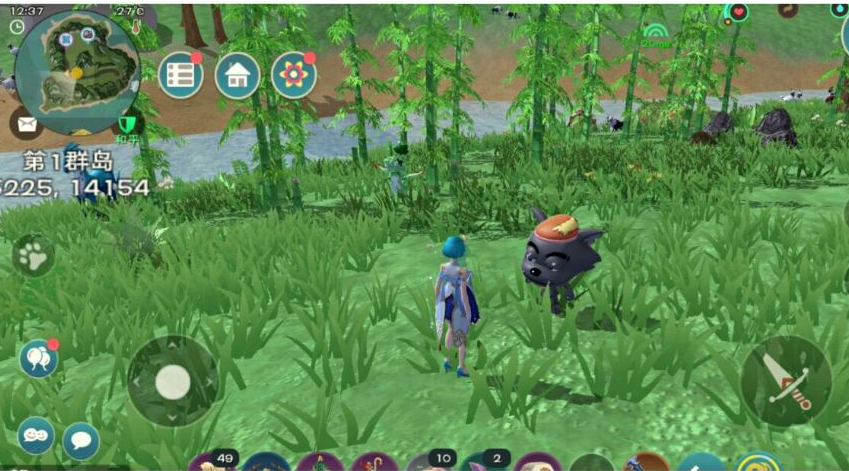The width and height of the screenshot is (849, 471).
Task: Open the mail envelope icon
Action: (x=25, y=124)
